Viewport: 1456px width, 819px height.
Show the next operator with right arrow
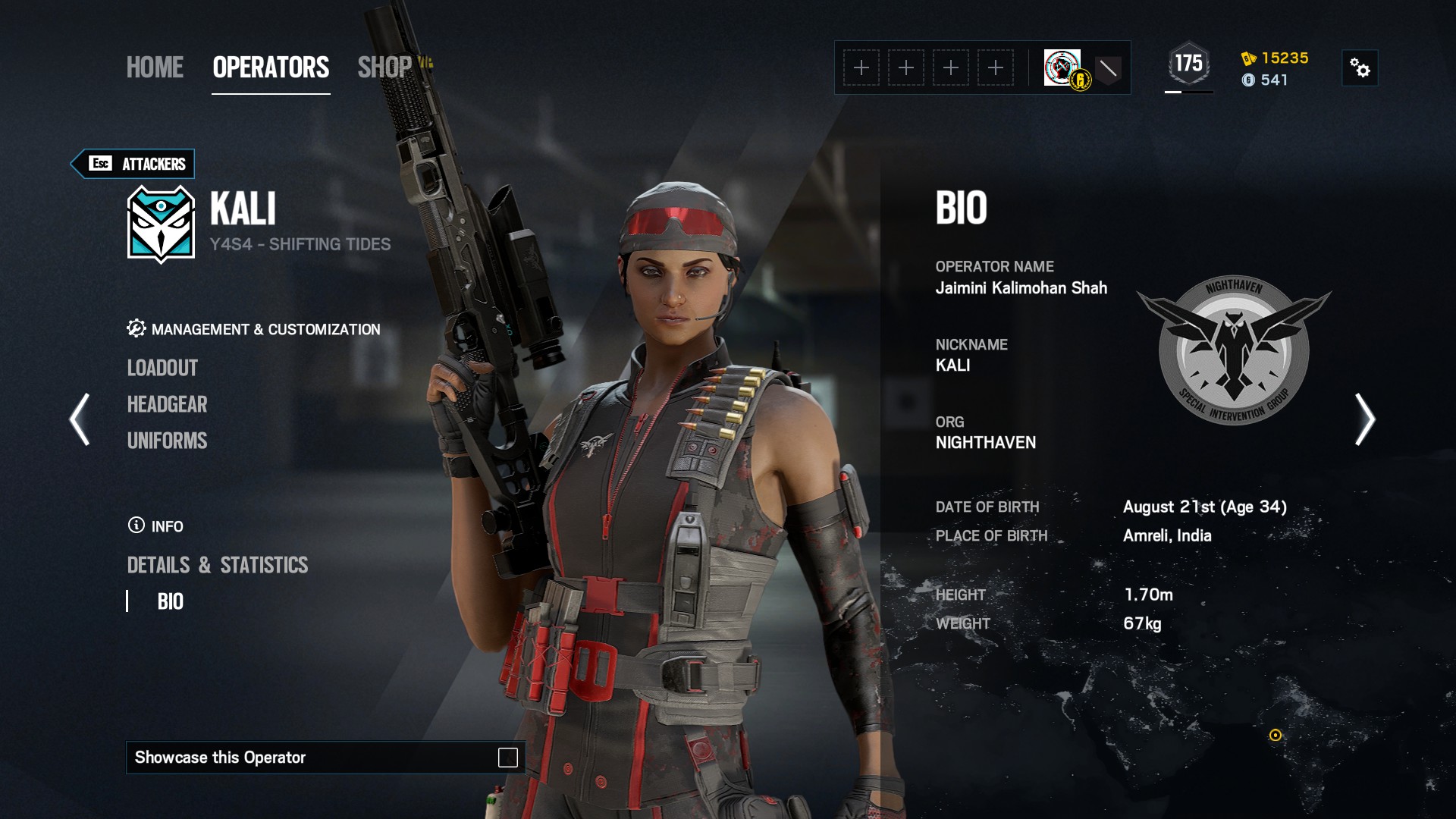pos(1364,419)
